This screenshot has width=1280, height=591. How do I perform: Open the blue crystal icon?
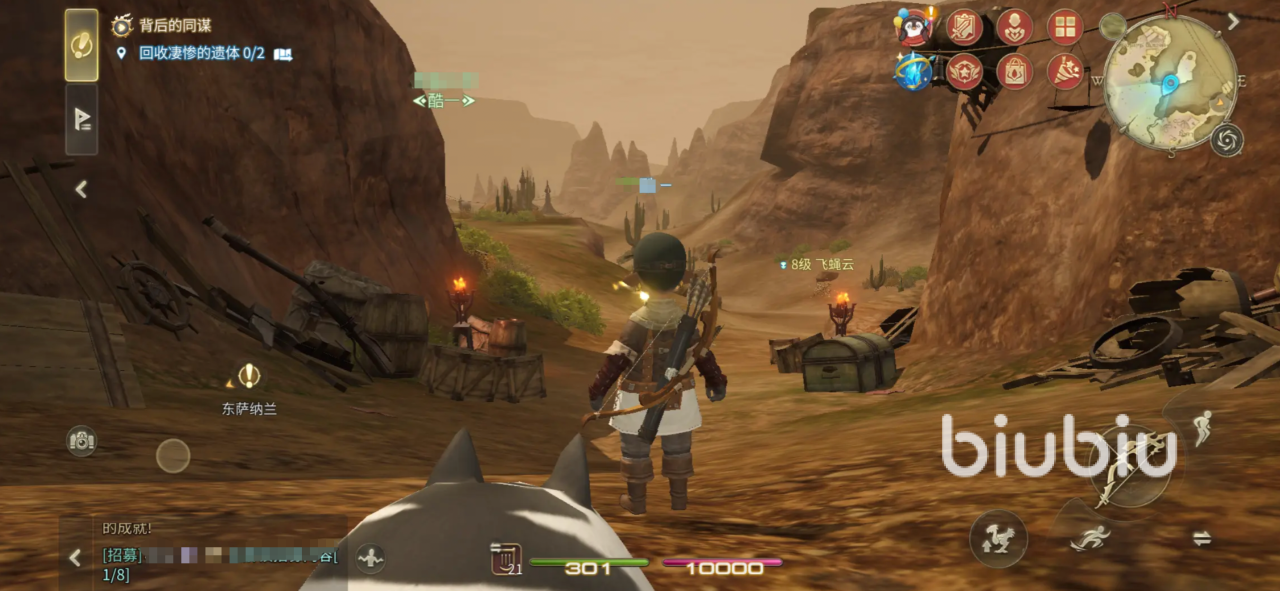pyautogui.click(x=913, y=71)
